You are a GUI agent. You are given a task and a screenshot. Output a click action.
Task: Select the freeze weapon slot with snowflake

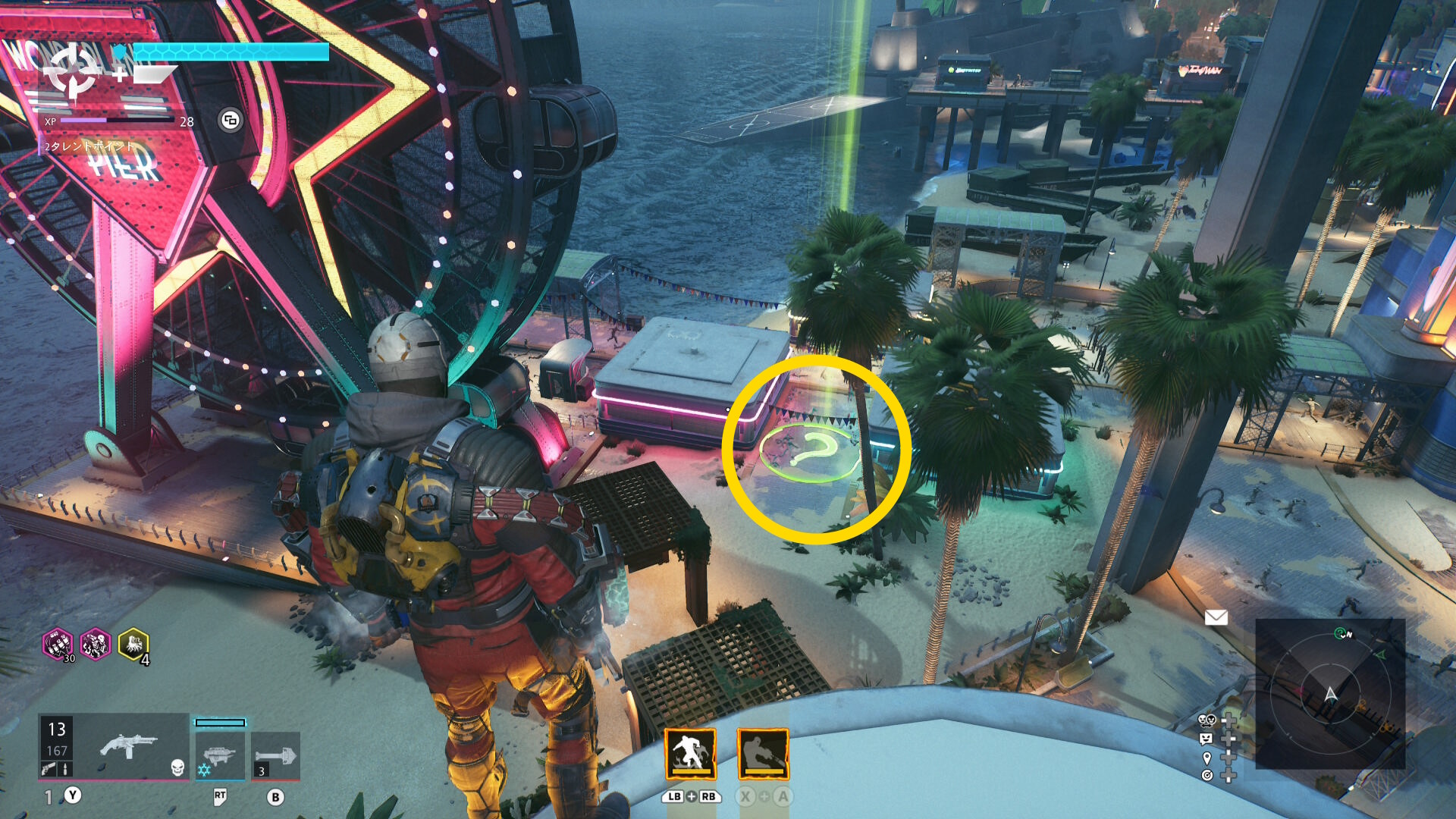pyautogui.click(x=220, y=755)
